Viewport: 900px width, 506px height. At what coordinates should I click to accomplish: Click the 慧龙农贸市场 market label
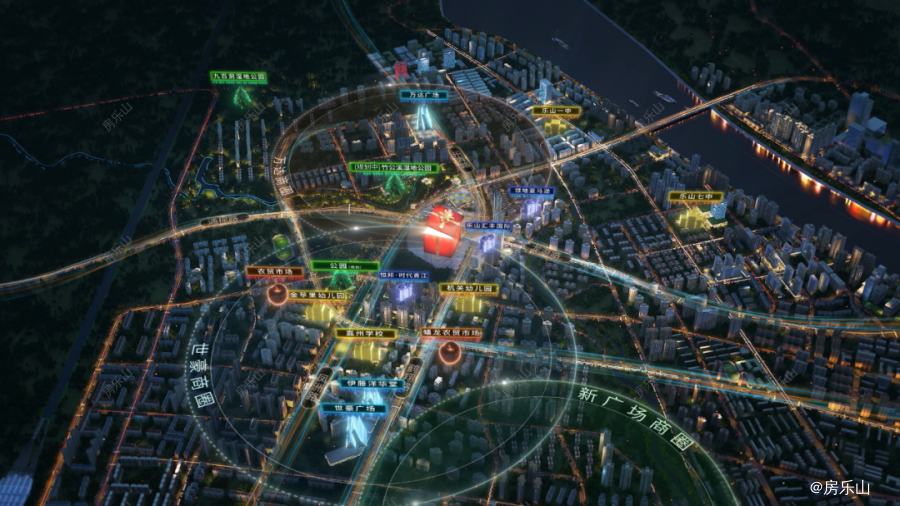click(451, 333)
